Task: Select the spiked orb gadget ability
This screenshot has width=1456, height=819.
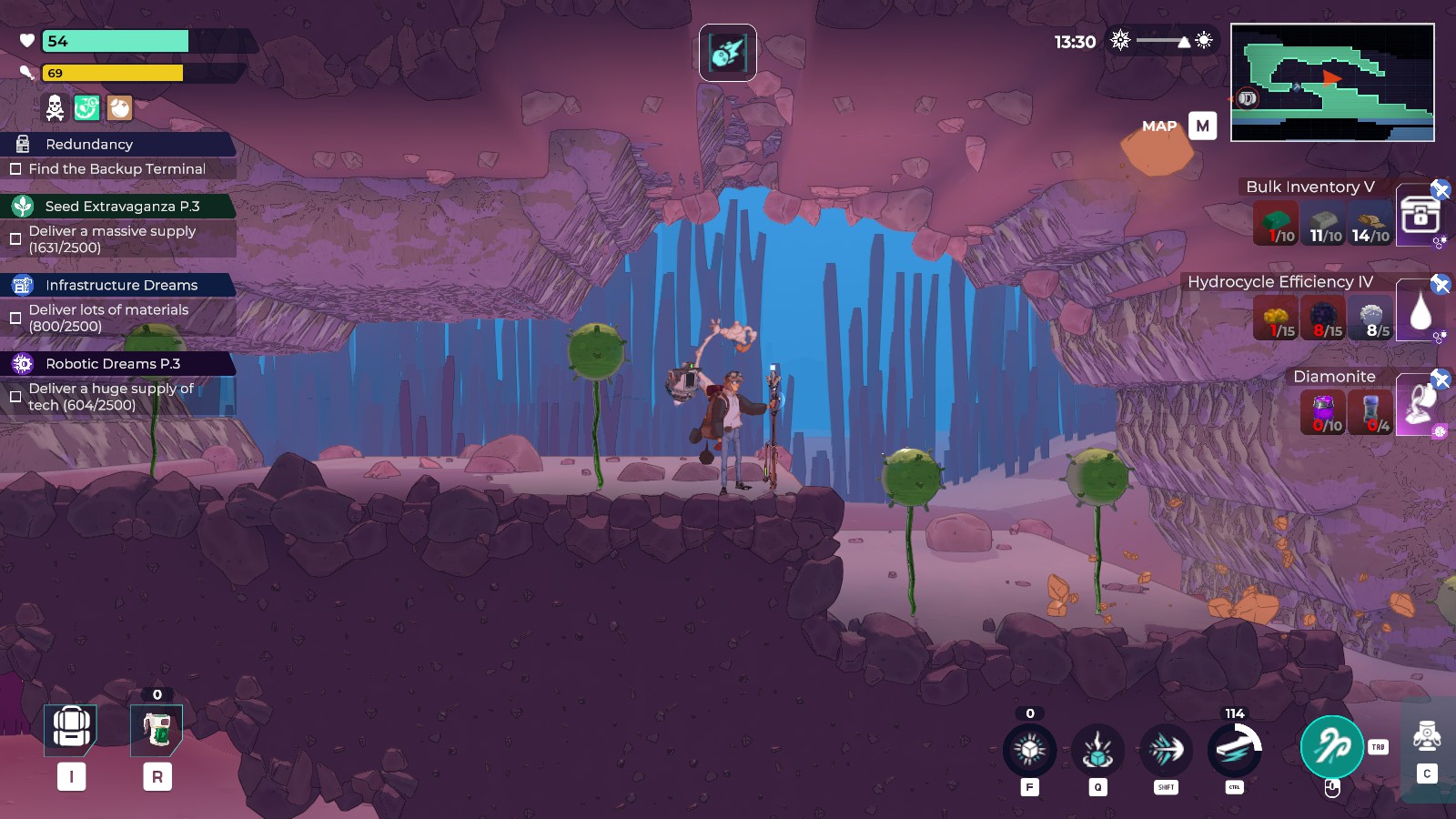Action: click(1029, 750)
